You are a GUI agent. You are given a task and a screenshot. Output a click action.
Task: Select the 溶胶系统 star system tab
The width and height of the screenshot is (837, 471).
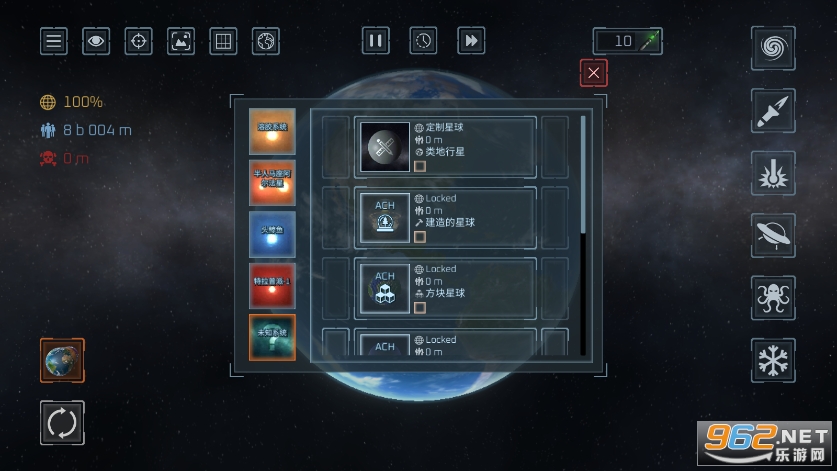point(272,132)
